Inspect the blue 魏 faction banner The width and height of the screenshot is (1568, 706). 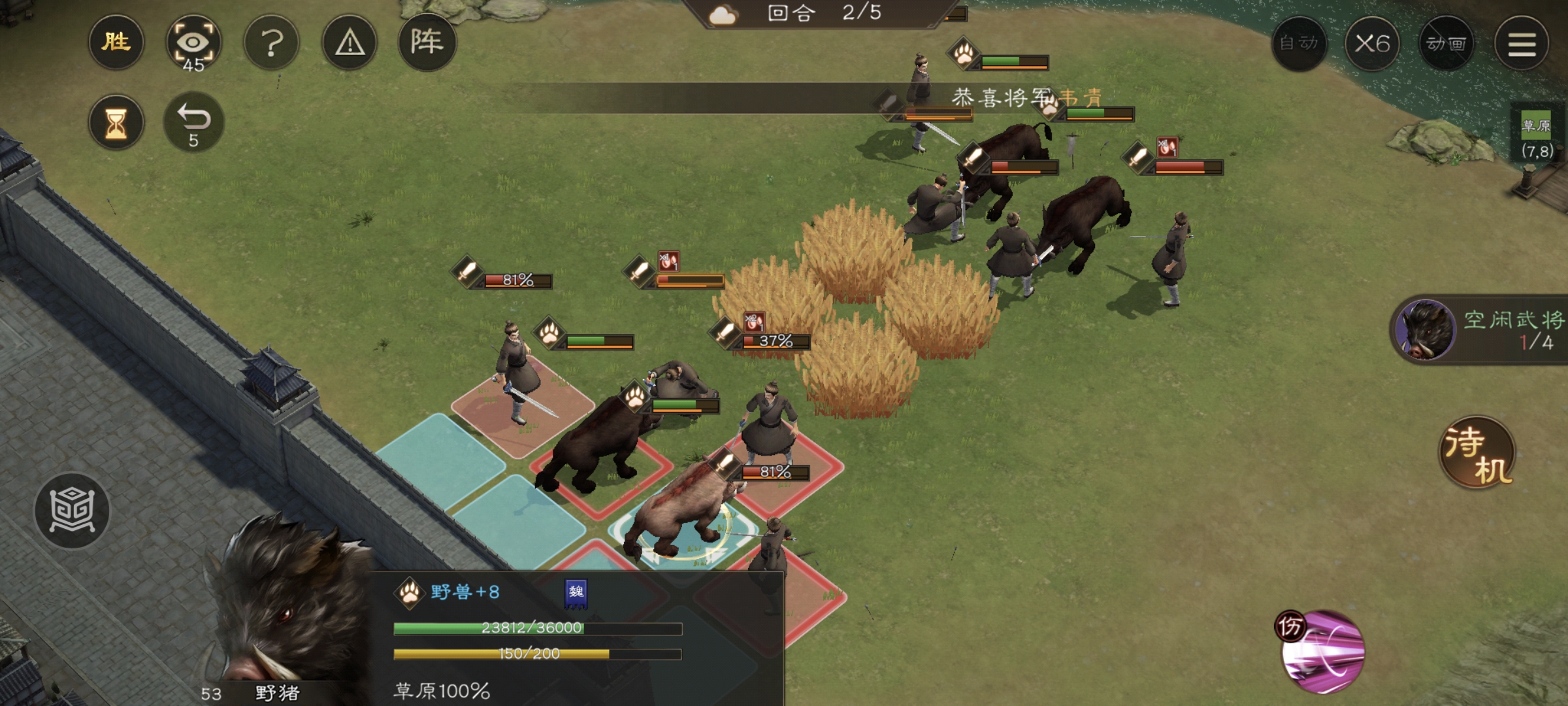pos(576,593)
